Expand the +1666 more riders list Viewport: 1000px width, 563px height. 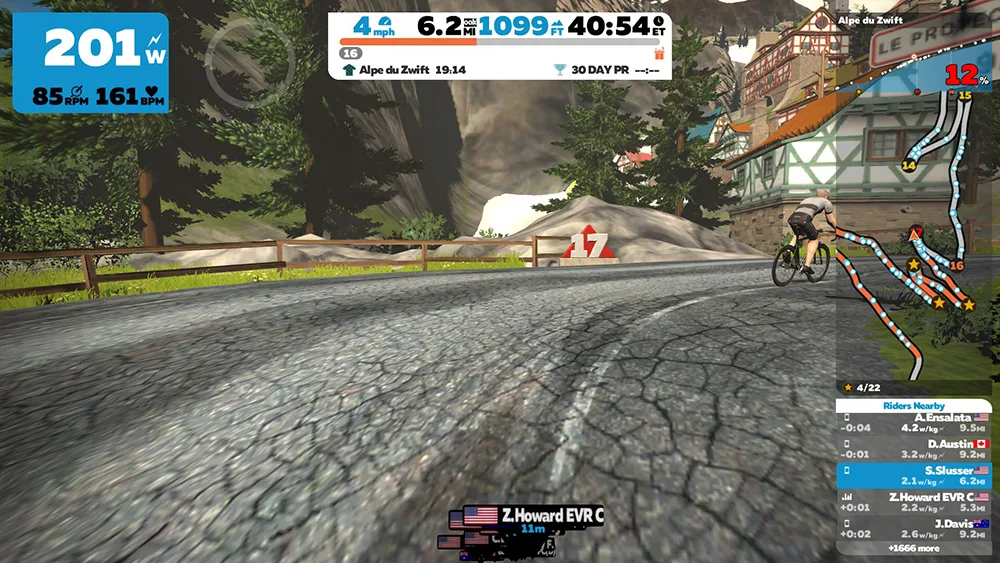click(x=914, y=548)
